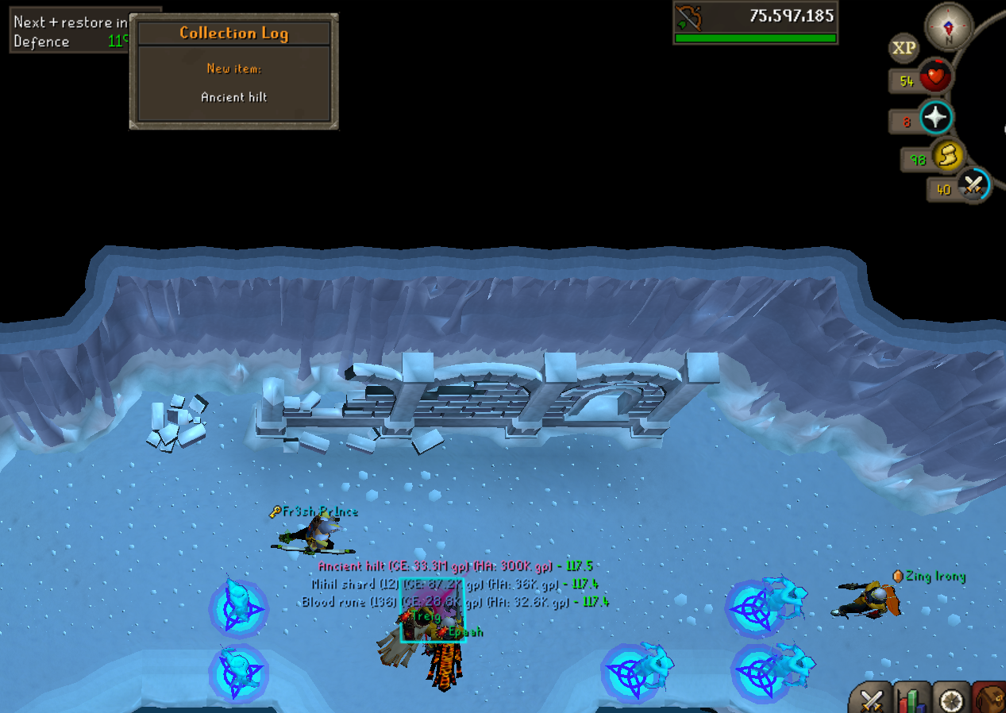Screen dimensions: 1006x713
Task: Activate the special attack crossed swords orb
Action: (x=973, y=185)
